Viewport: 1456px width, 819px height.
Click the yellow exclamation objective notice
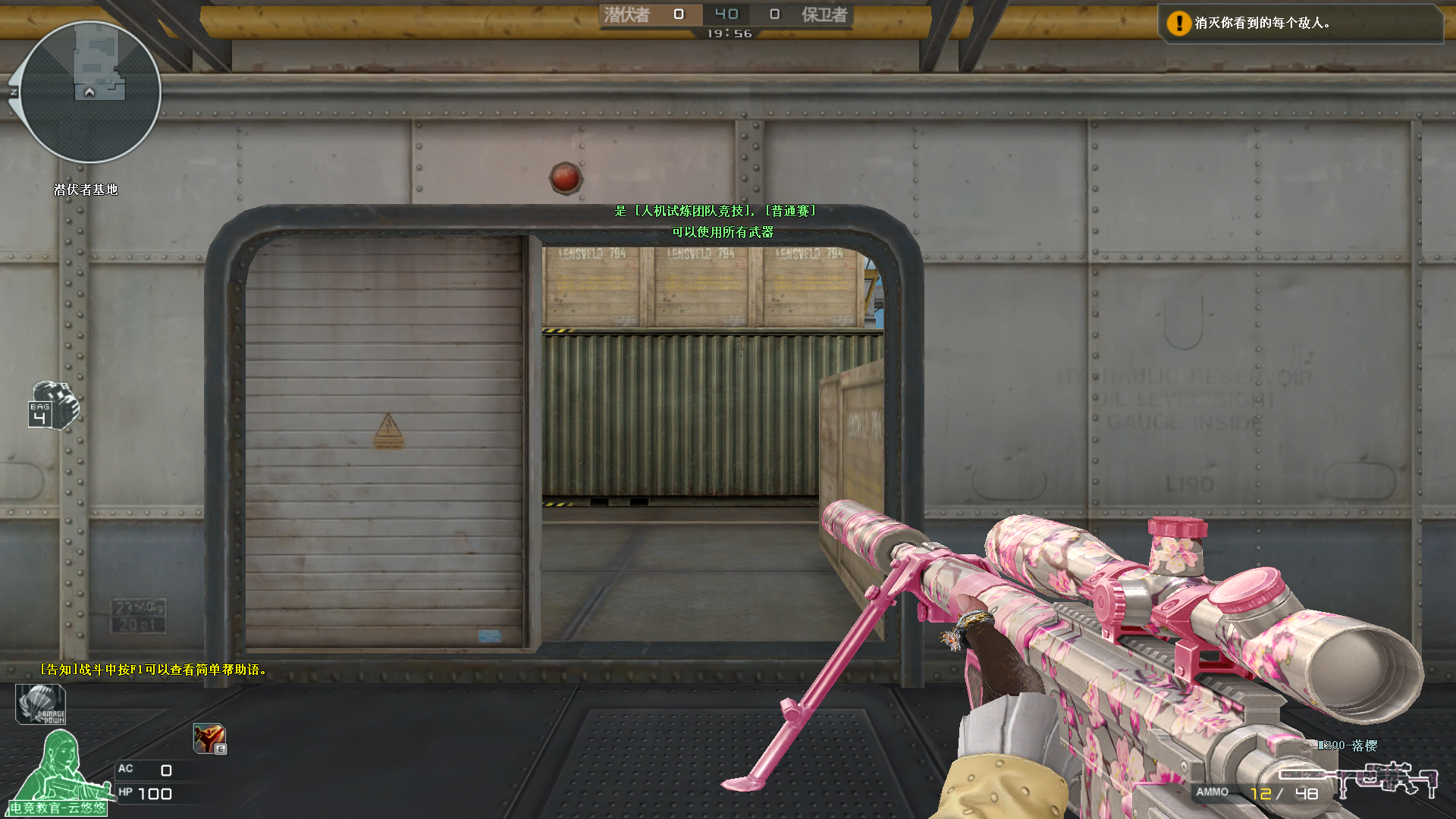click(1178, 24)
